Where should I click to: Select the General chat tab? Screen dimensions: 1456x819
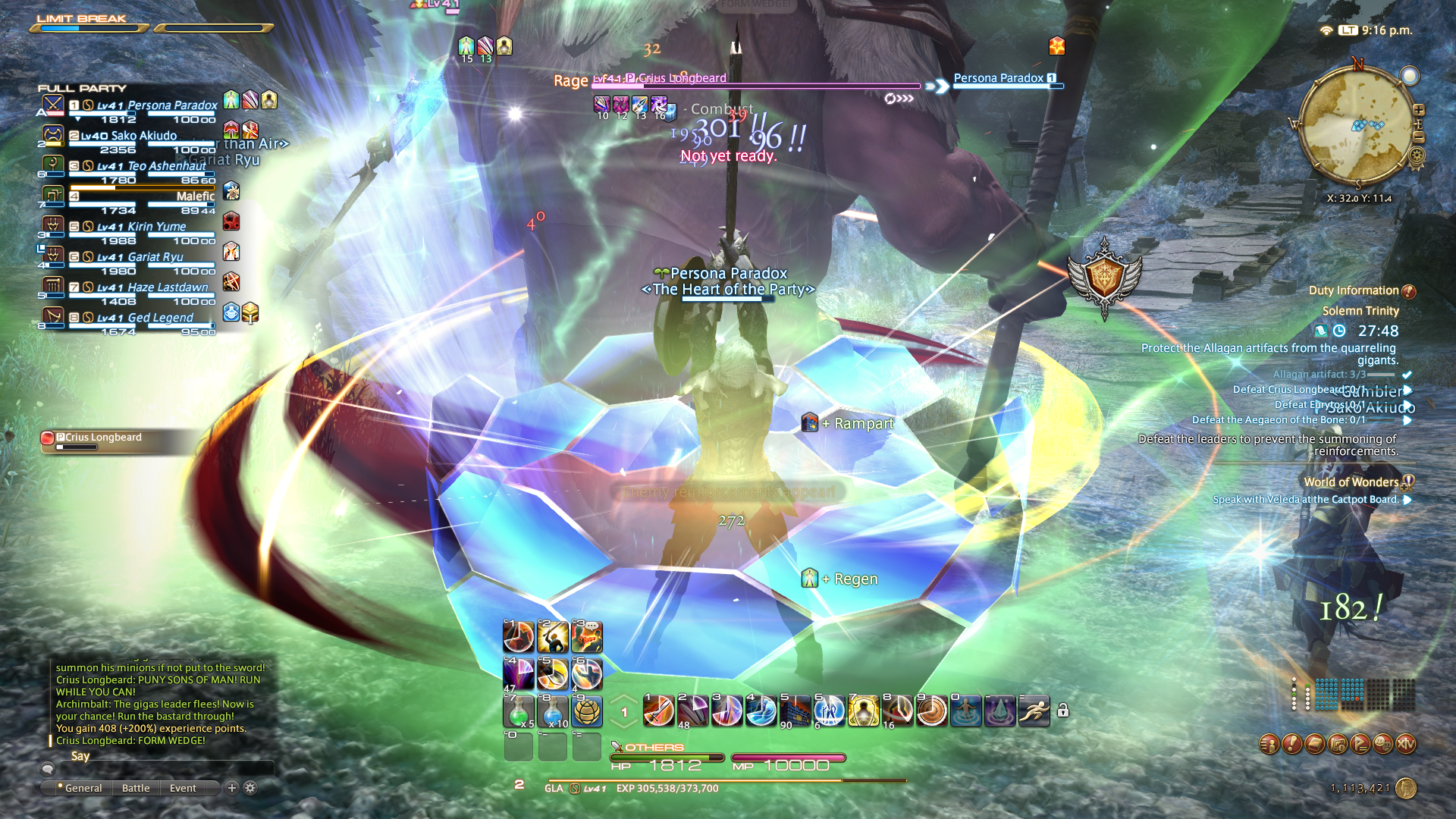click(x=83, y=788)
